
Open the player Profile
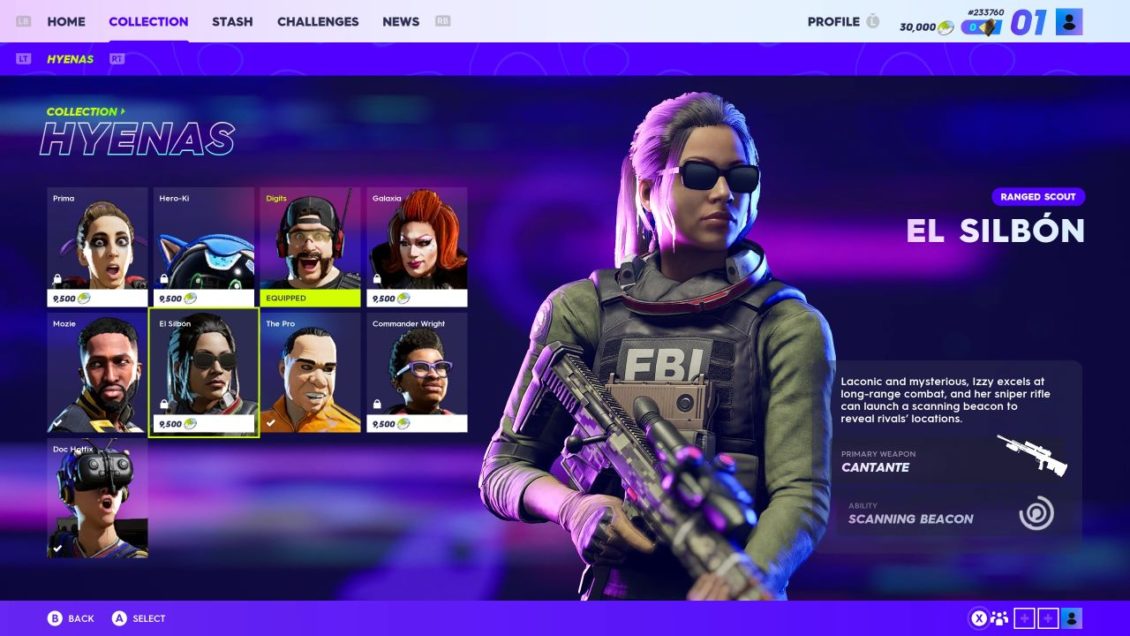[833, 21]
